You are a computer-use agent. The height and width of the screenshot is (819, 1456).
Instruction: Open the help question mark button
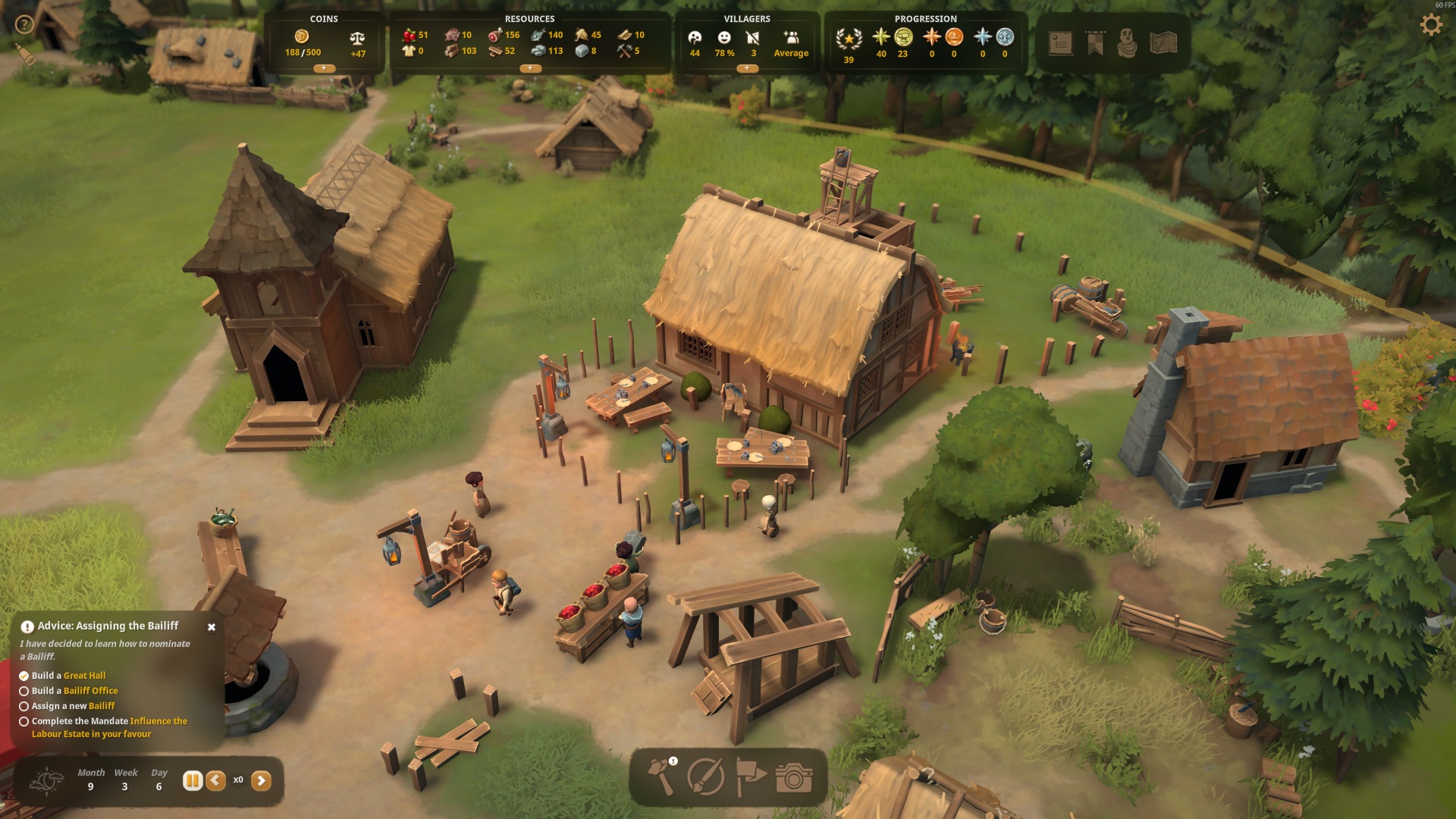(x=24, y=24)
